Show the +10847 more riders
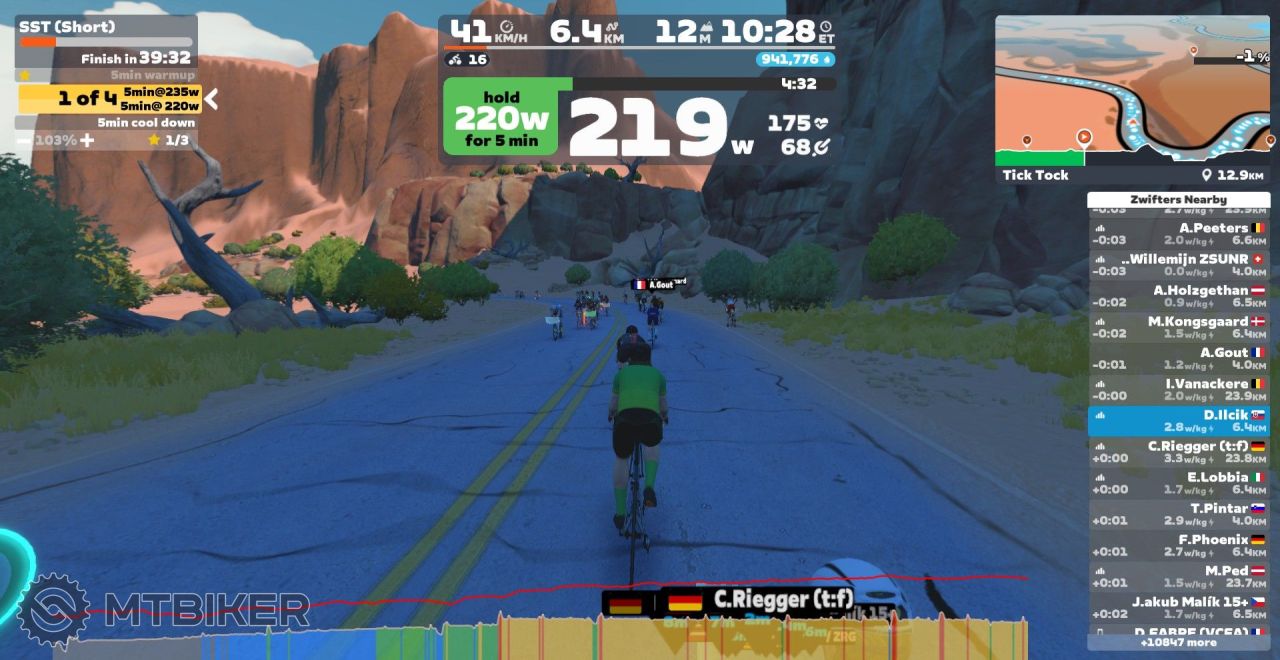This screenshot has width=1280, height=660. click(1178, 642)
